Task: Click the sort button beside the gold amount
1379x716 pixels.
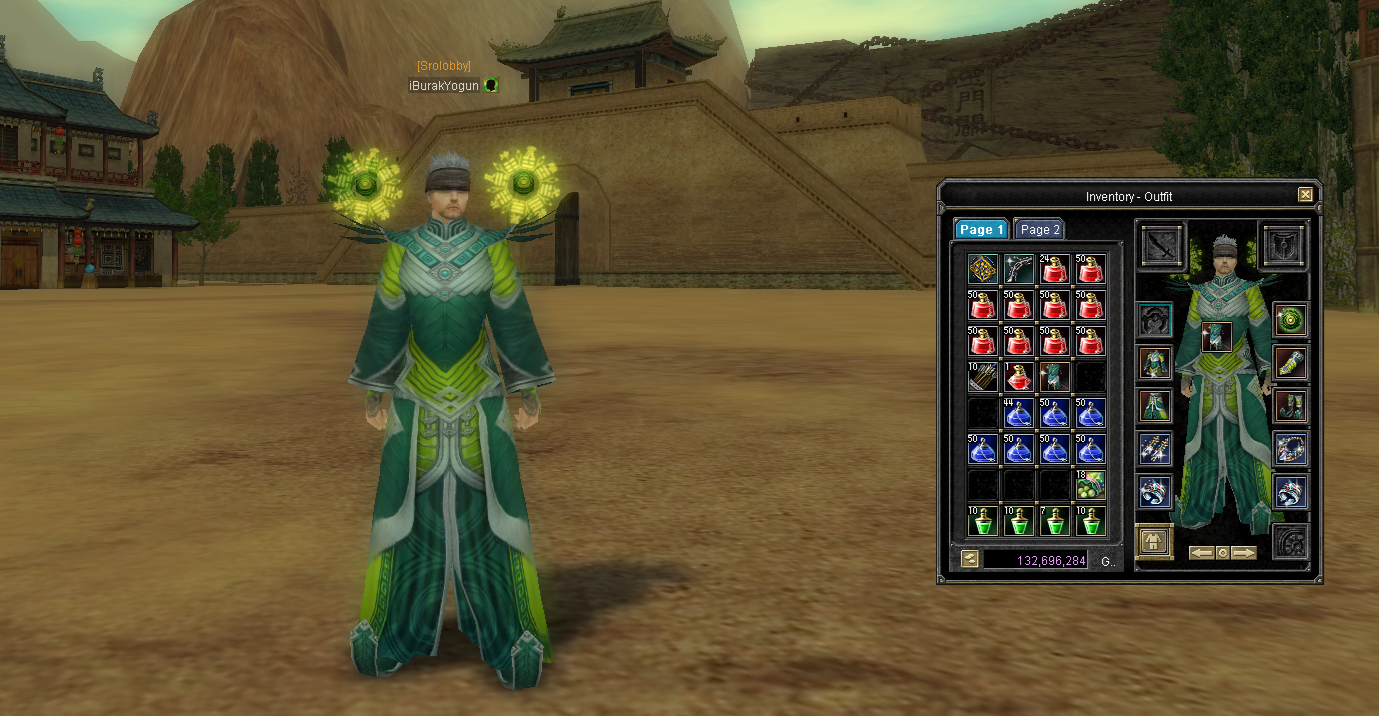Action: coord(969,559)
